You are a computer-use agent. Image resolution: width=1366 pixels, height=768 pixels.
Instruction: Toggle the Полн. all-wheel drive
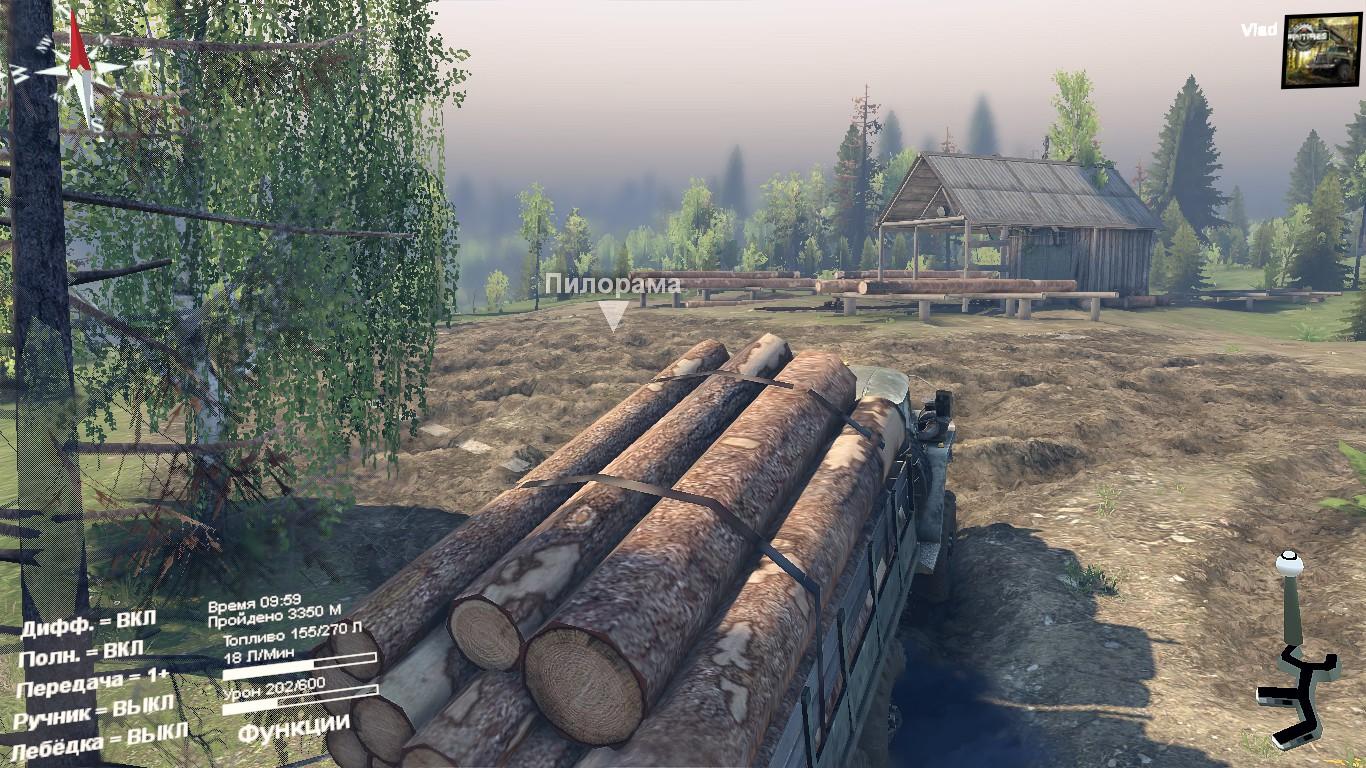tap(81, 654)
